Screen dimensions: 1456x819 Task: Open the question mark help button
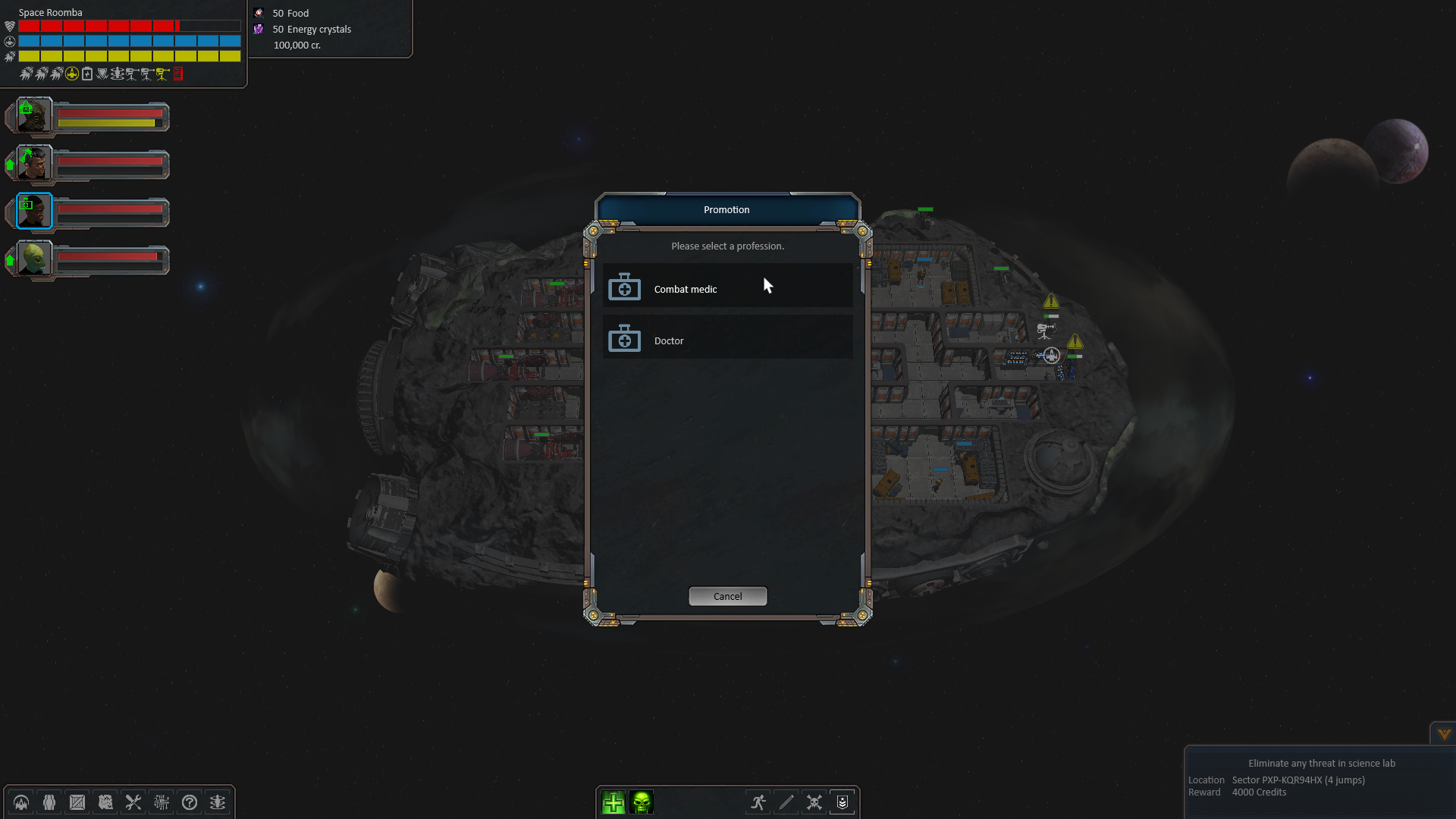coord(190,802)
